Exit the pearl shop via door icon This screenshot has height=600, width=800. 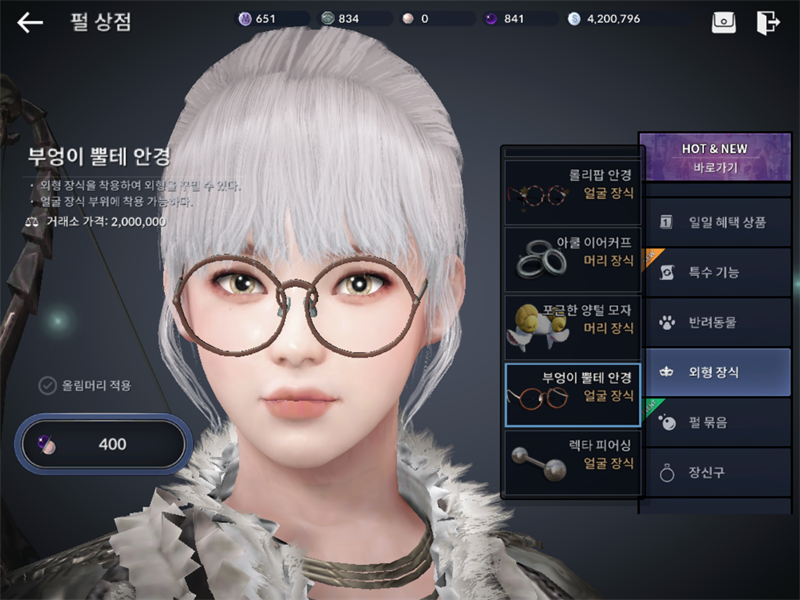click(x=768, y=22)
